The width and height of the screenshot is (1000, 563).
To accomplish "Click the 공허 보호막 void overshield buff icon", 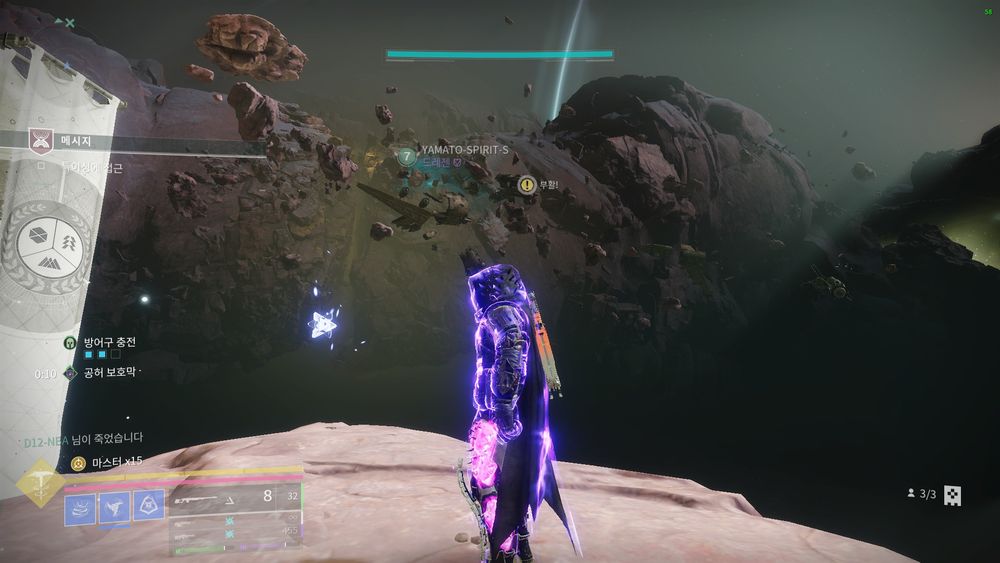I will [71, 373].
